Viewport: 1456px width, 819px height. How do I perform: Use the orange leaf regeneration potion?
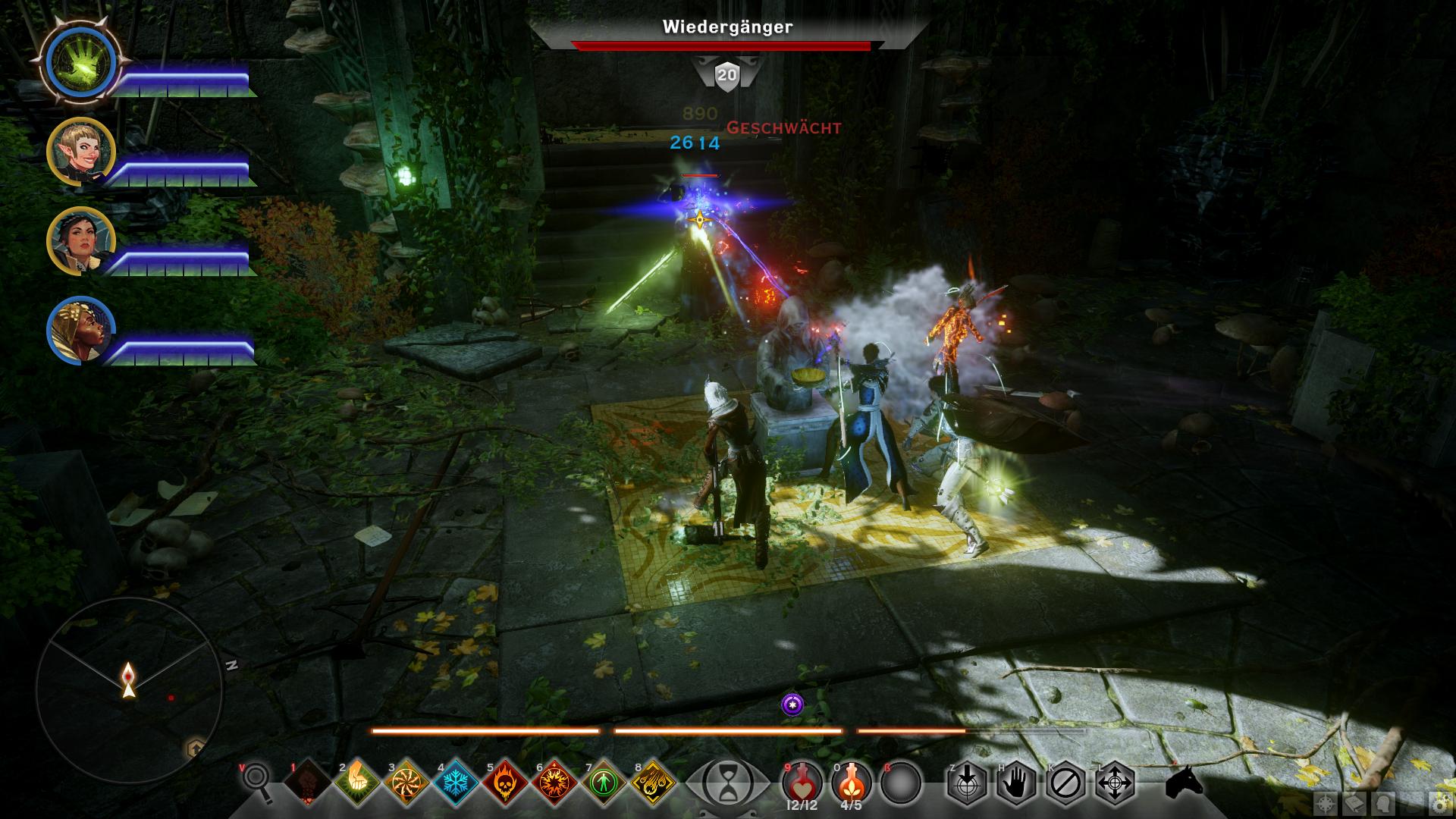[851, 780]
